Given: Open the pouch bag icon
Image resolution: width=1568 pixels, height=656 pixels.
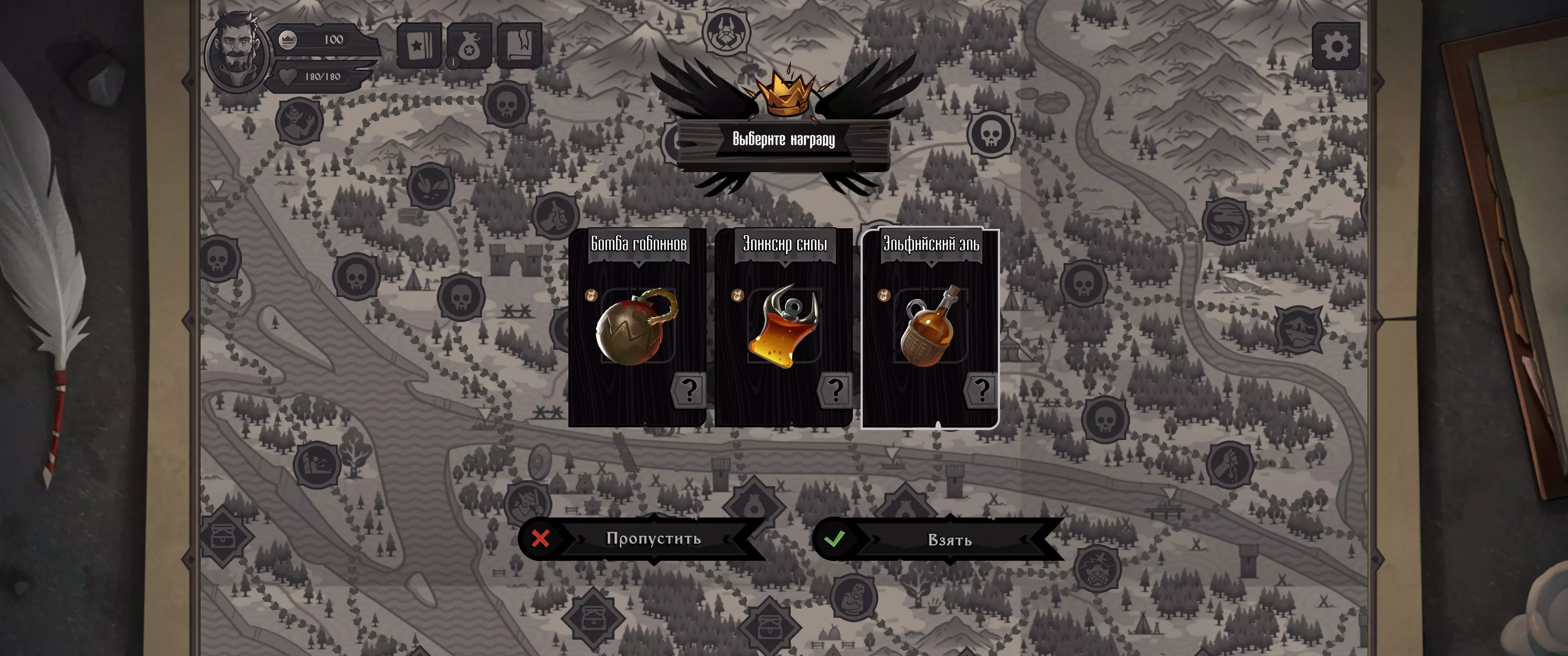Looking at the screenshot, I should 469,46.
